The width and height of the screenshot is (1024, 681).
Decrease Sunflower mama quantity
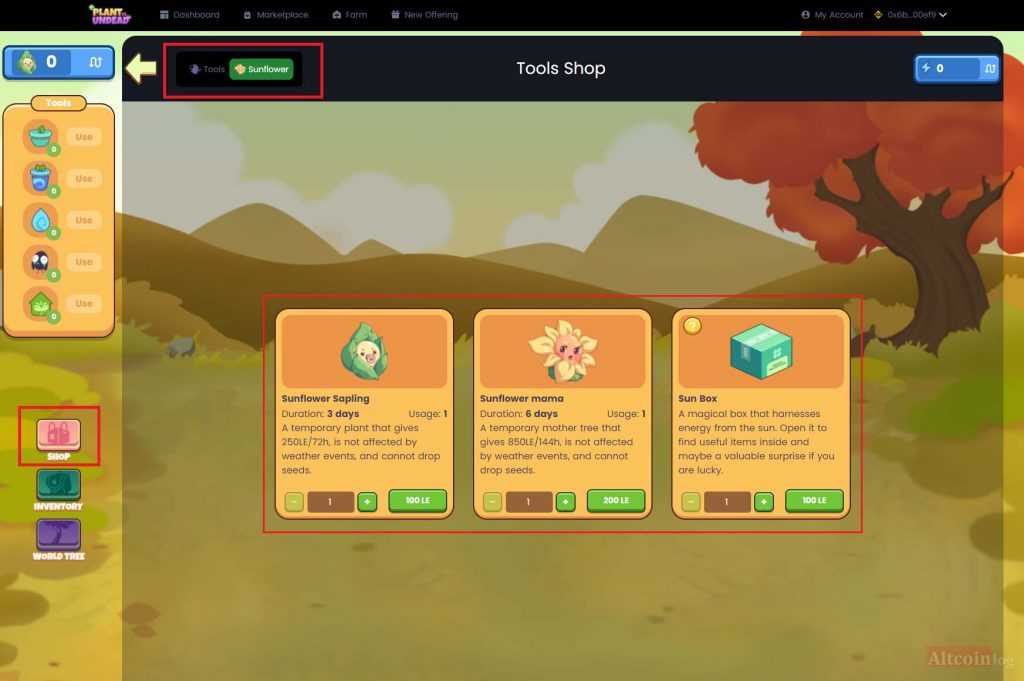coord(492,501)
